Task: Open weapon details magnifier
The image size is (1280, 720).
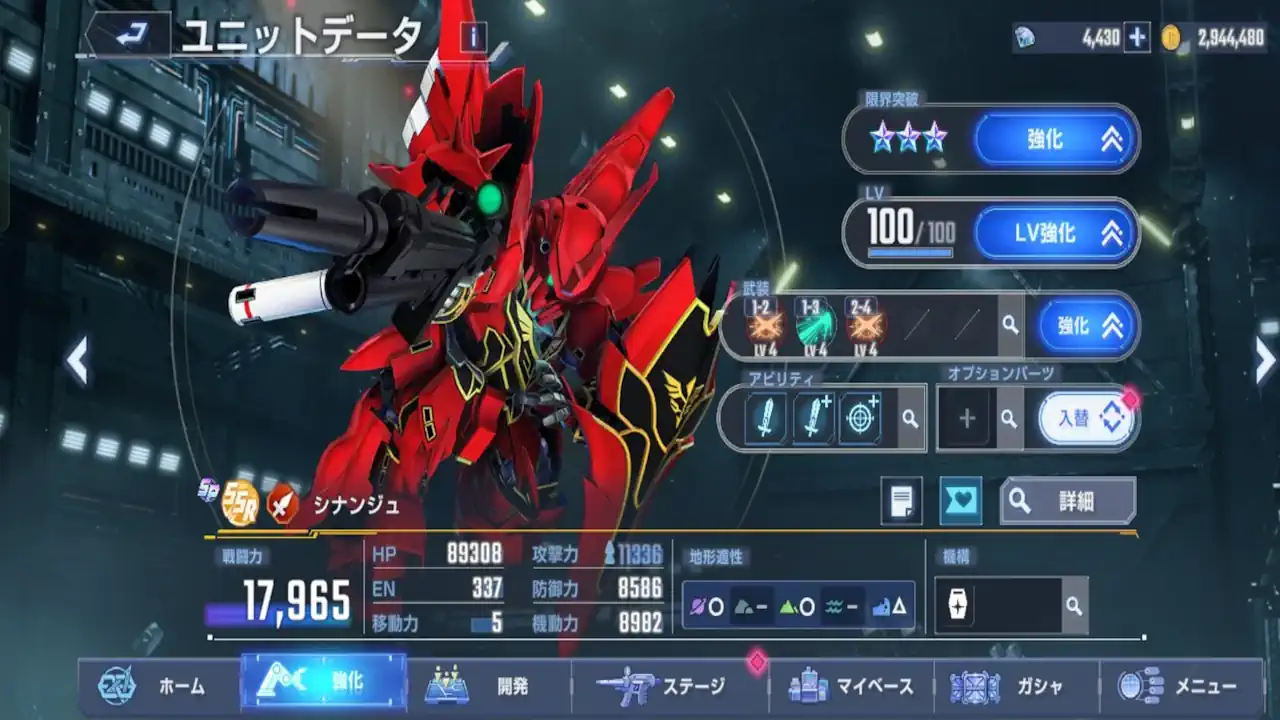Action: [1011, 326]
